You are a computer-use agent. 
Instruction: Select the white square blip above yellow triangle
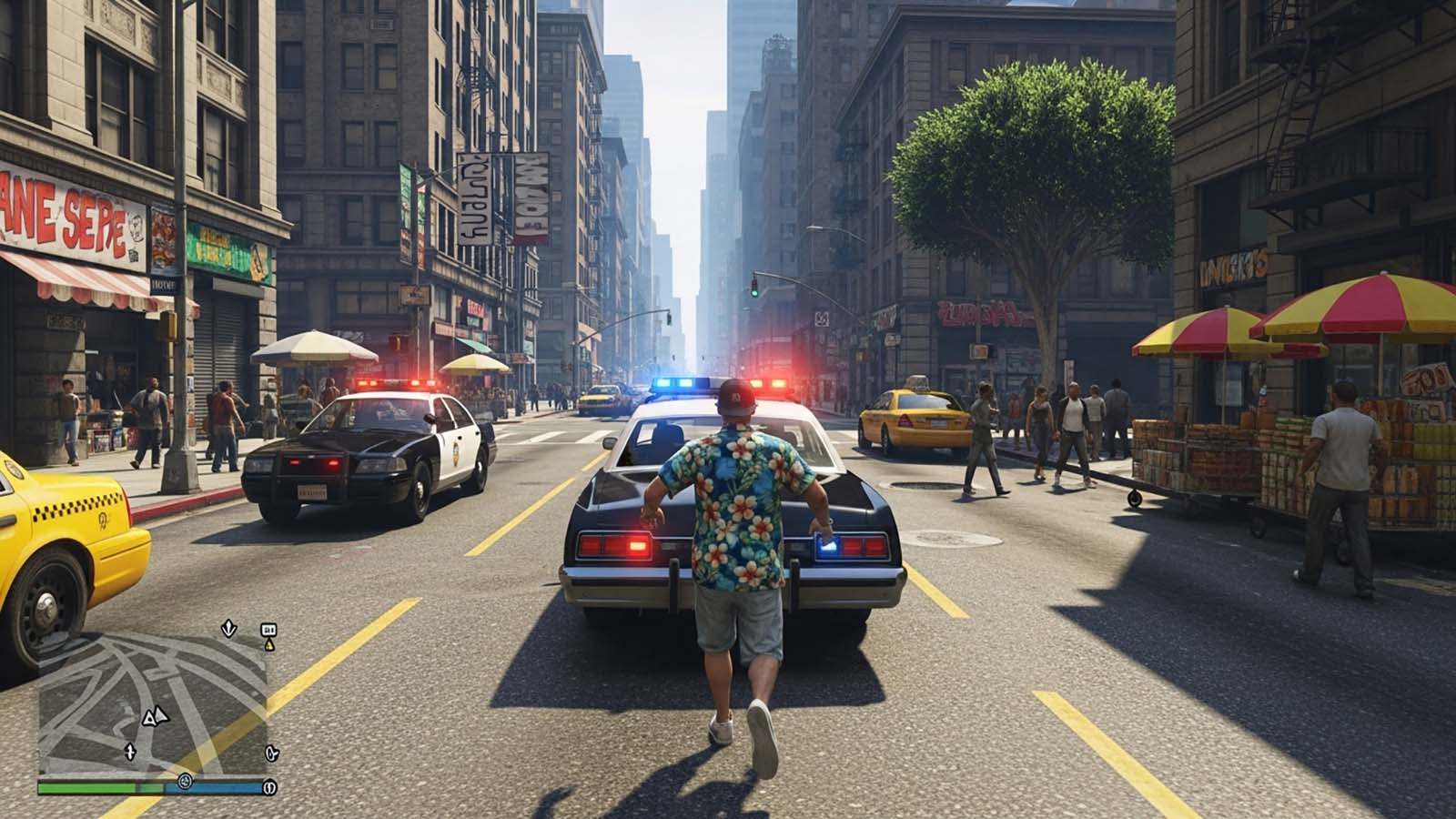click(268, 630)
